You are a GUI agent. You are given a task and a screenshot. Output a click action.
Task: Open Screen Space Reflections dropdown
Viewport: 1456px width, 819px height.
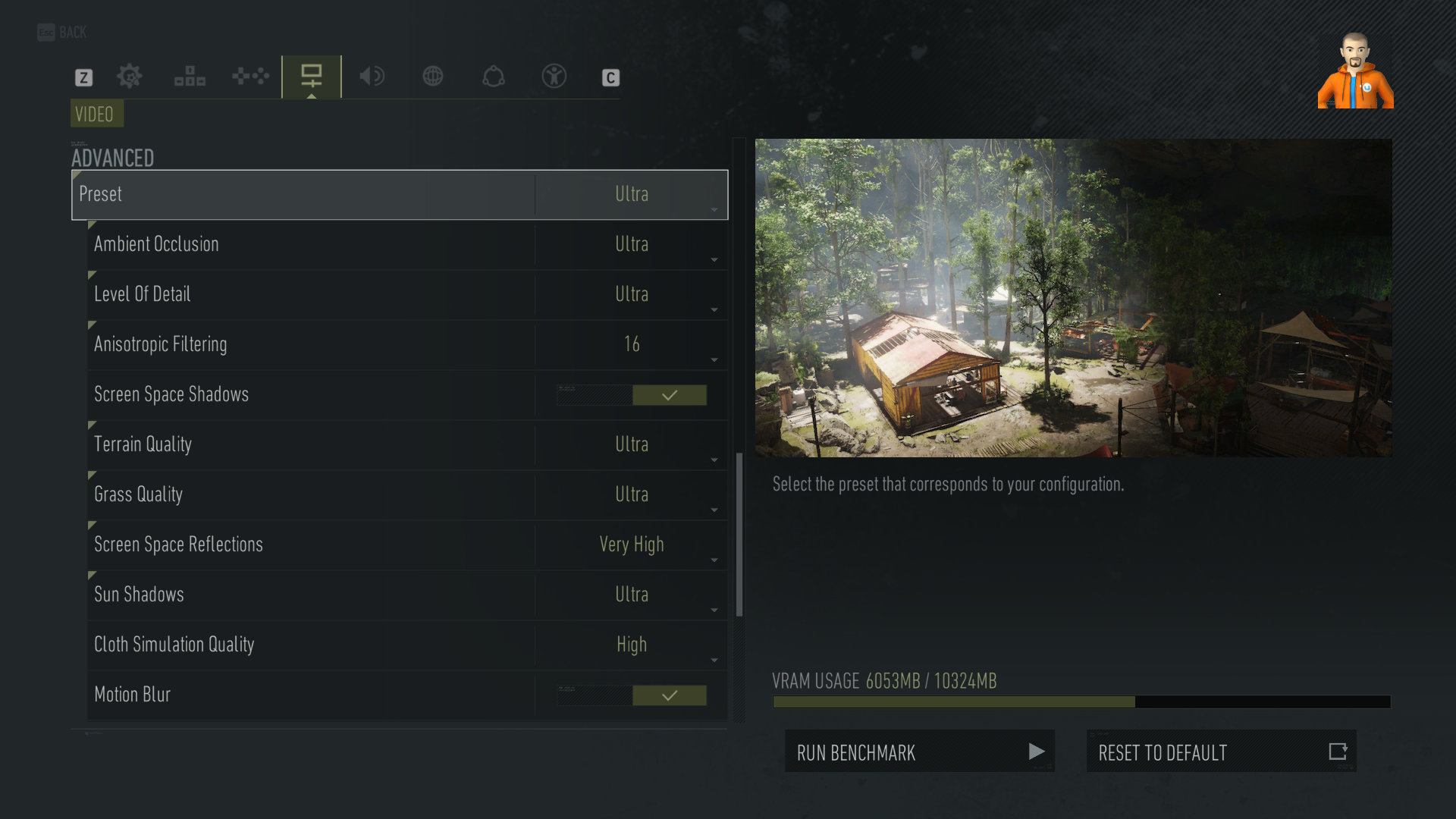coord(631,545)
